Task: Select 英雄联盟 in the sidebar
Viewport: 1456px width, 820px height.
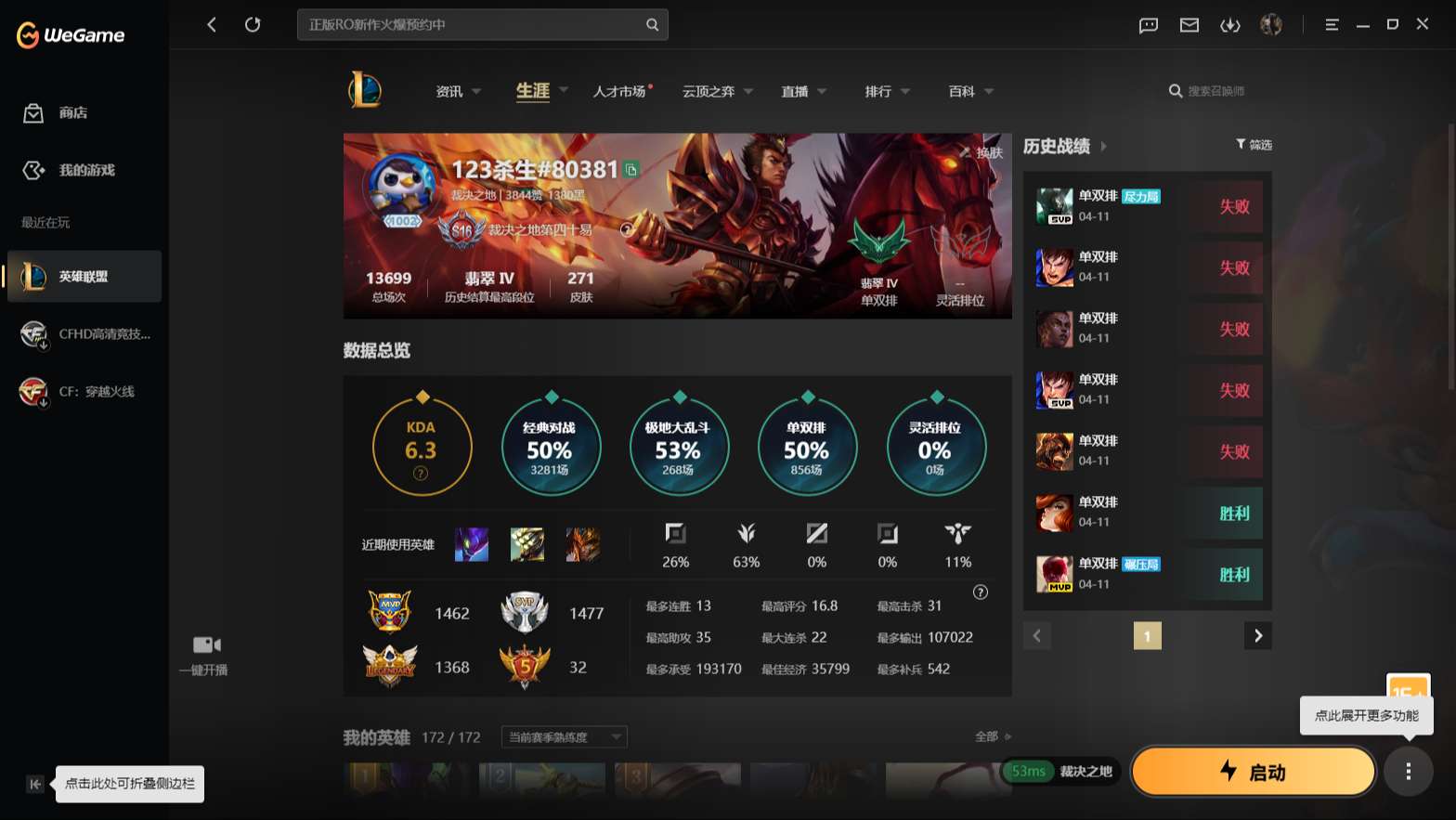Action: pyautogui.click(x=84, y=276)
